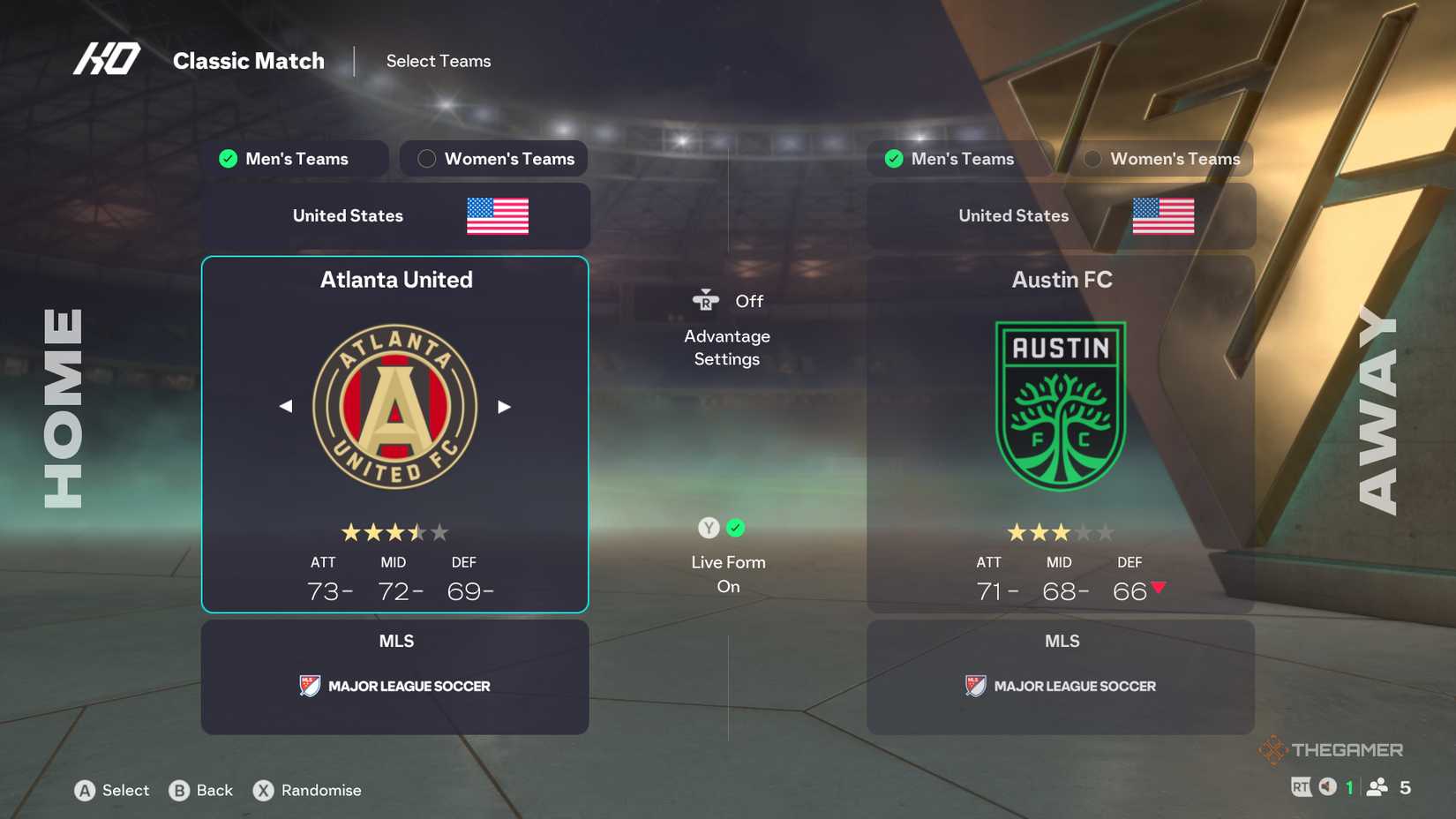Select Women's Teams on the home side

coord(493,159)
